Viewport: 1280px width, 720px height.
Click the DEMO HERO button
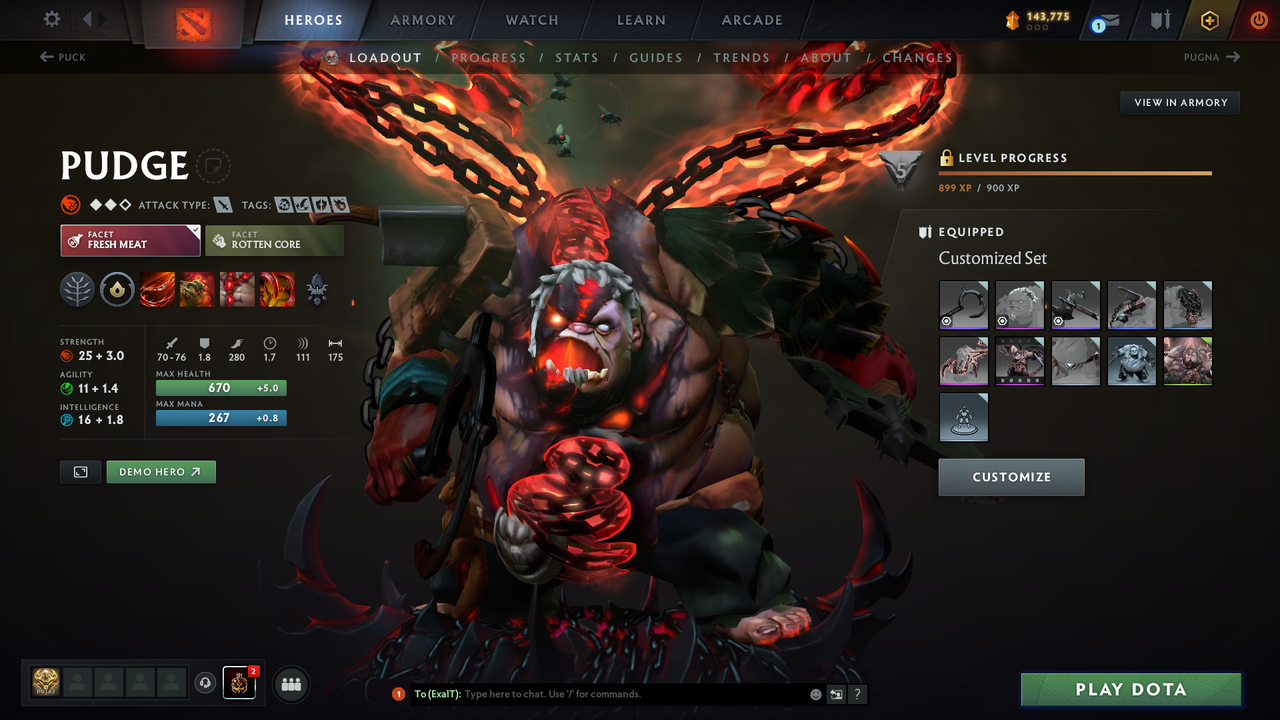(160, 471)
